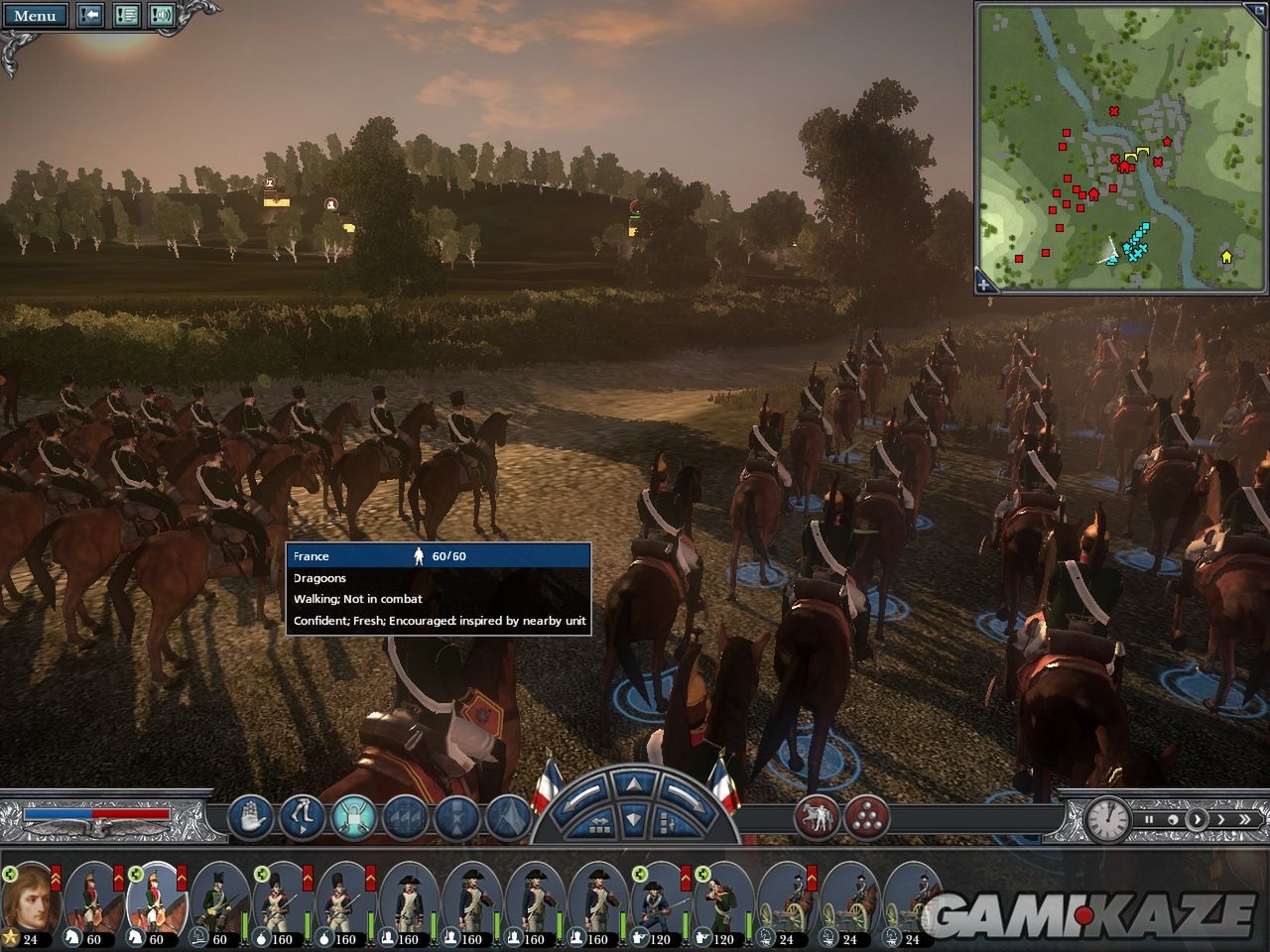Choose the wedge cannonball formation icon

866,818
